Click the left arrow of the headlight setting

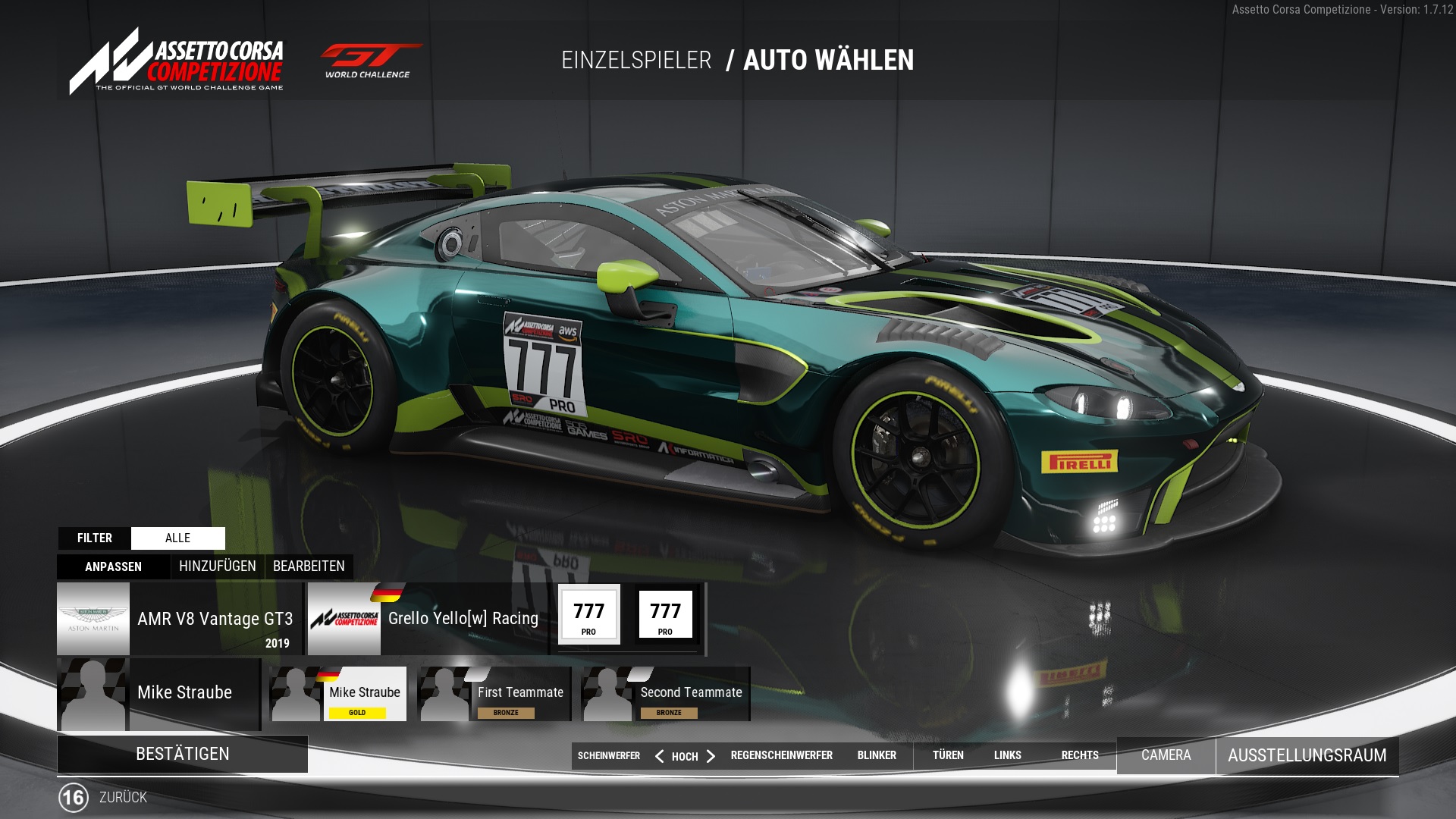tap(659, 756)
